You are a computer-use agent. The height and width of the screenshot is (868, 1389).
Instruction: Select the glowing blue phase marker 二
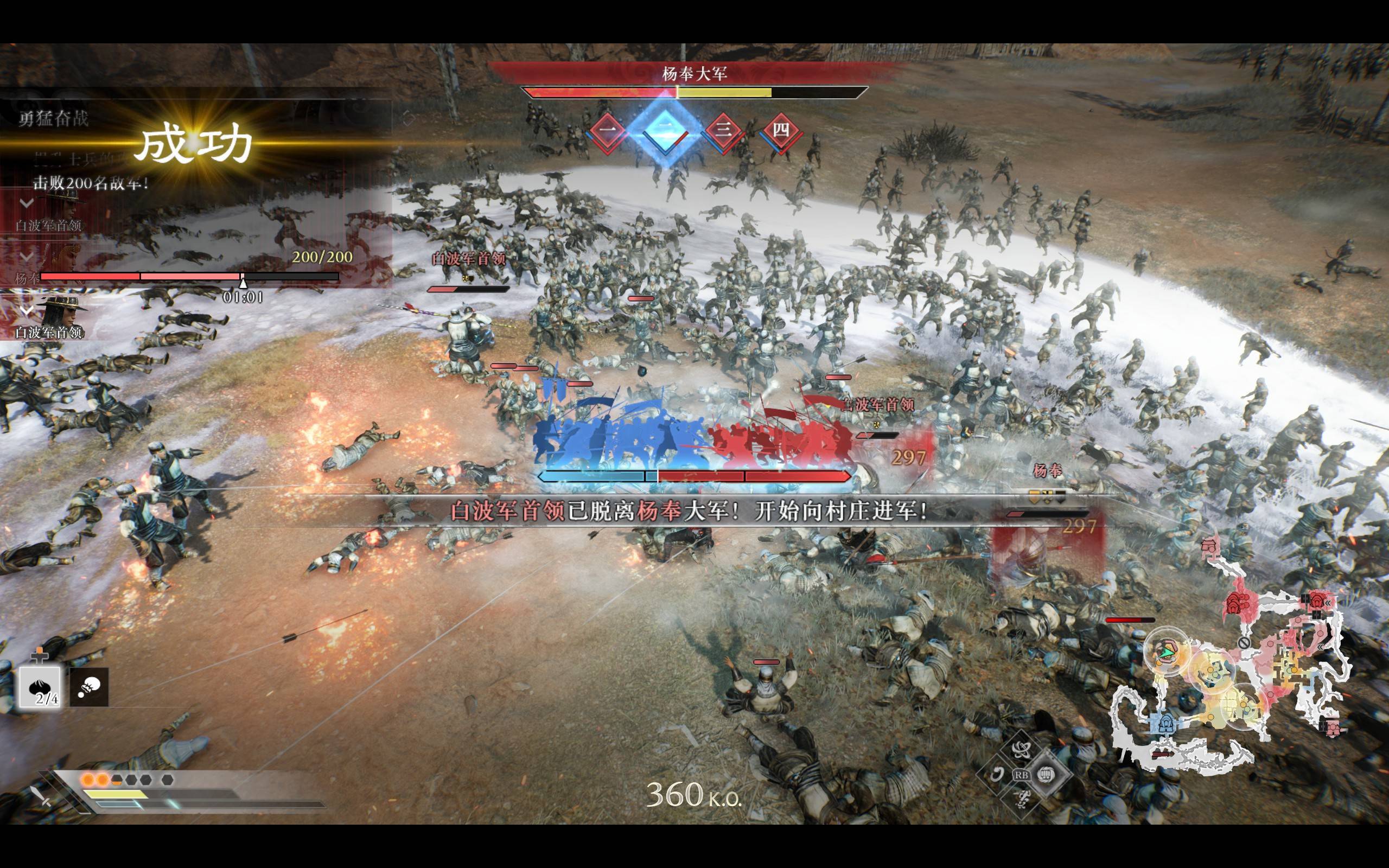(x=665, y=131)
